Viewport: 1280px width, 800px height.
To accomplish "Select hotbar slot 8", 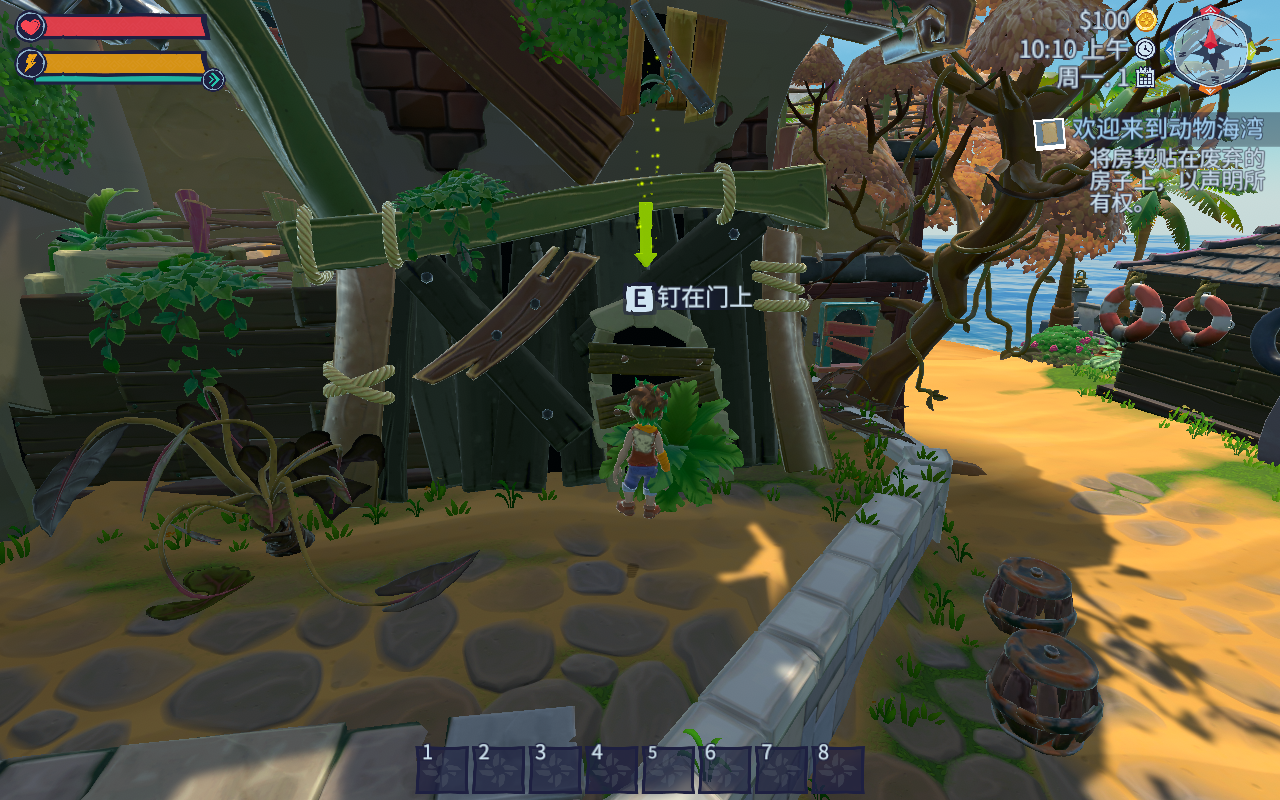I will 838,769.
